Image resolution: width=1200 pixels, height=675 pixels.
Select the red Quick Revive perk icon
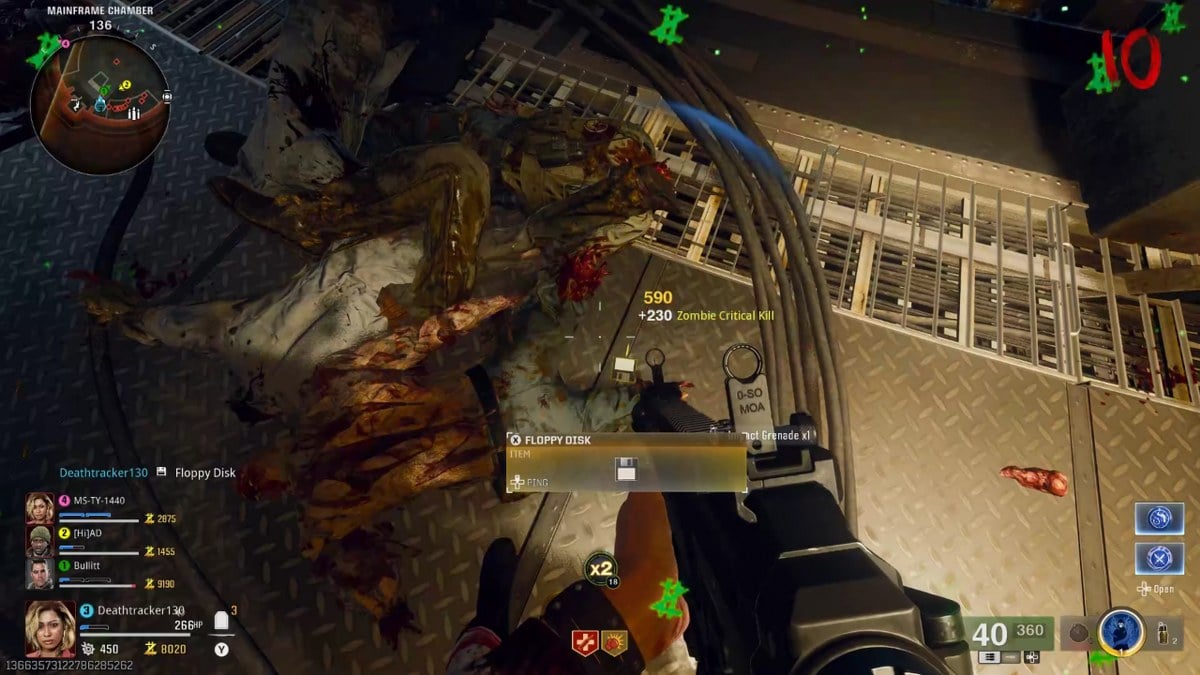[585, 643]
